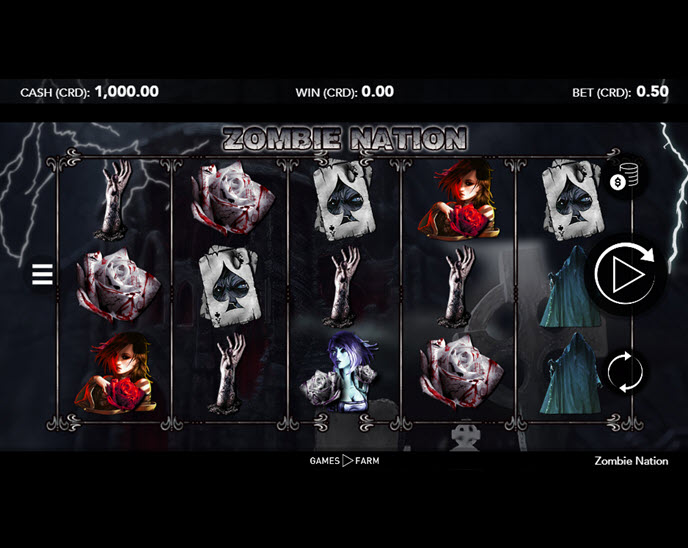Open the coin stack bet settings

623,180
